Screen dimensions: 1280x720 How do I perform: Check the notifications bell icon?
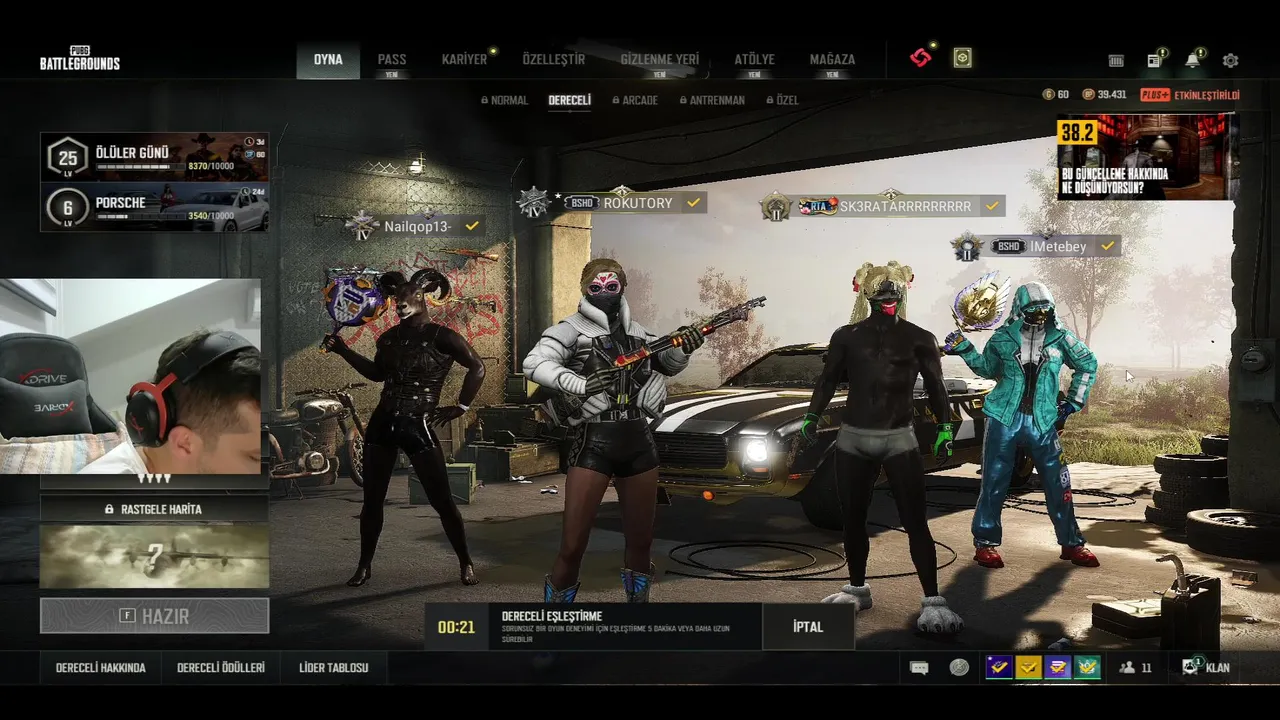coord(1192,60)
